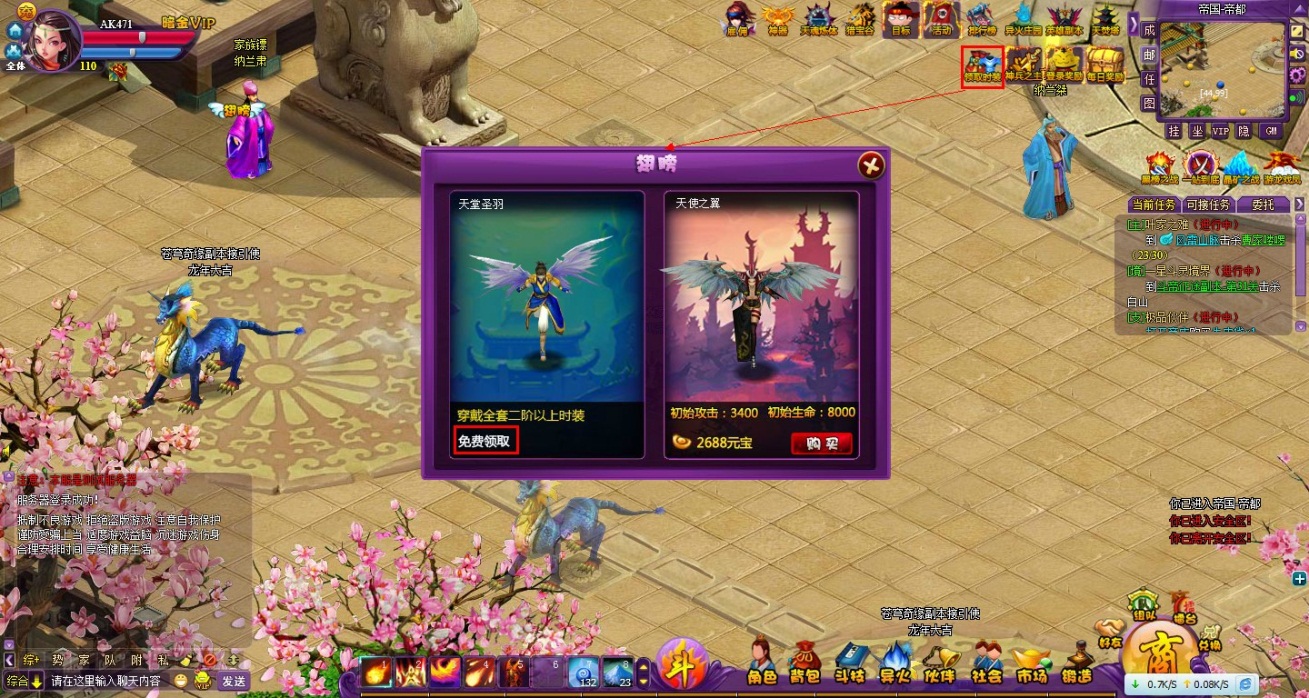Claim the free 天堂圣羽 wings via 免费领取
Screen dimensions: 1309x698
tap(486, 441)
